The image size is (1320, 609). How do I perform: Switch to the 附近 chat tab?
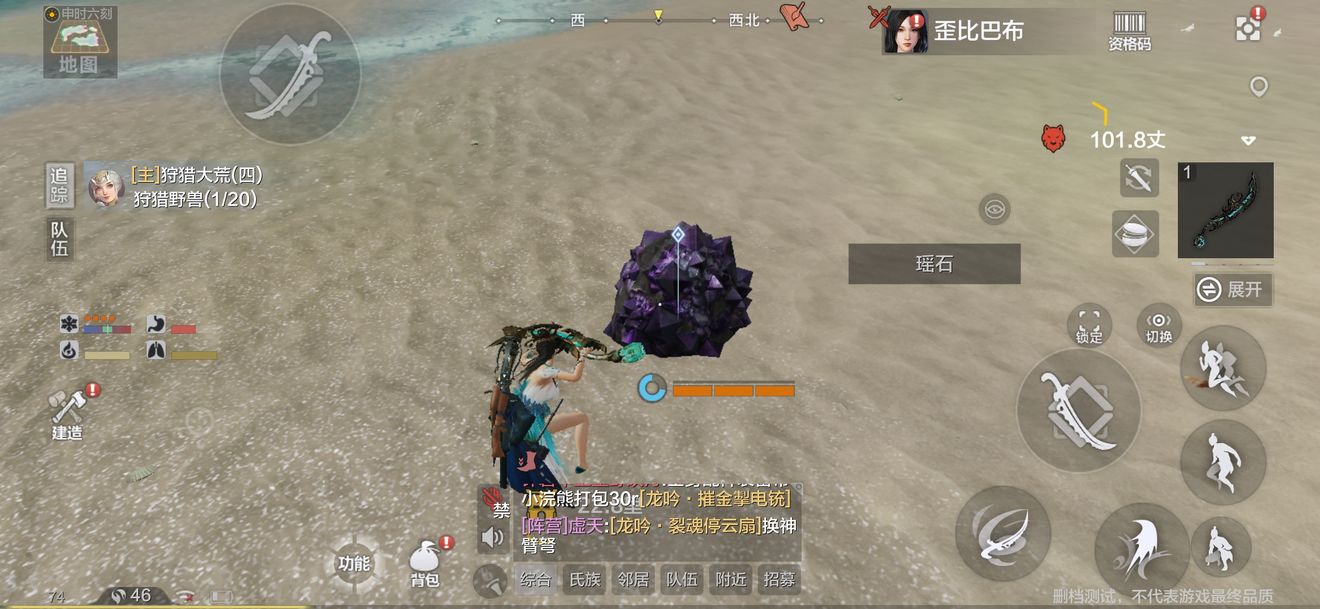[731, 579]
